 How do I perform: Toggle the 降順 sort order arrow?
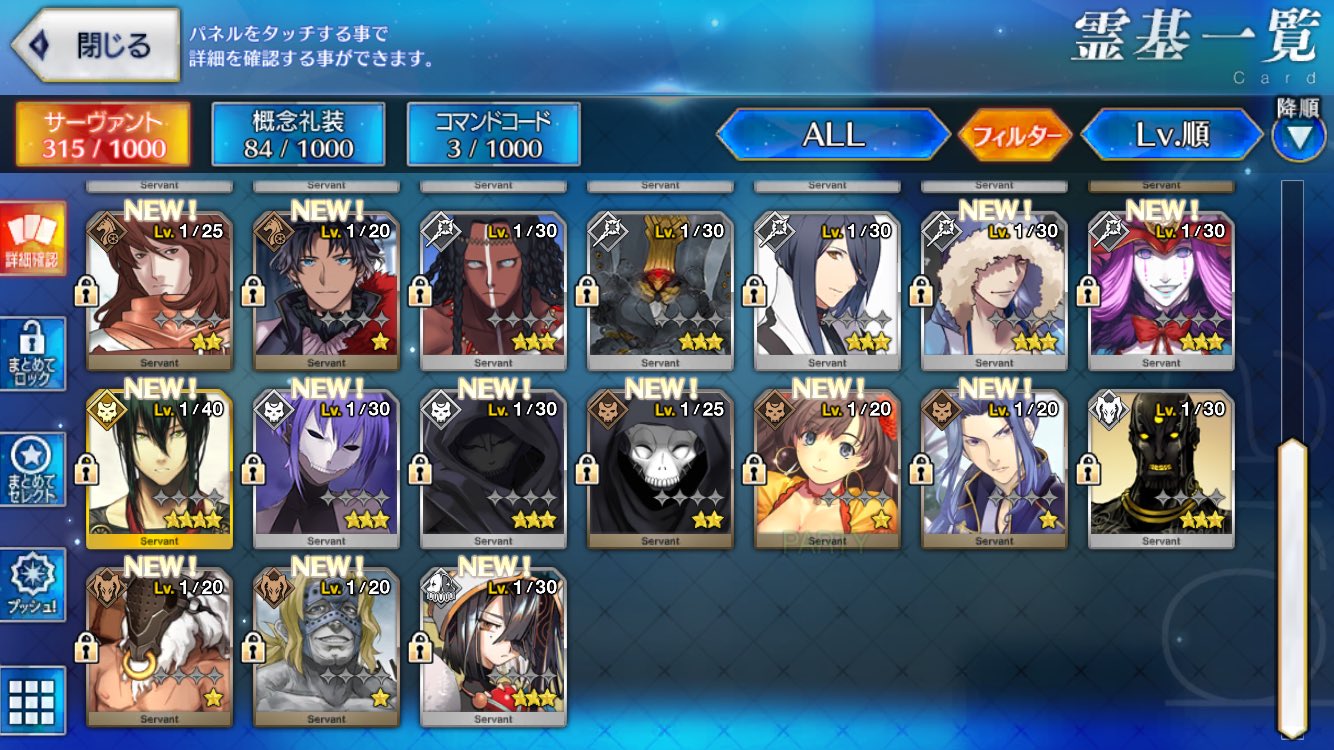[x=1298, y=135]
